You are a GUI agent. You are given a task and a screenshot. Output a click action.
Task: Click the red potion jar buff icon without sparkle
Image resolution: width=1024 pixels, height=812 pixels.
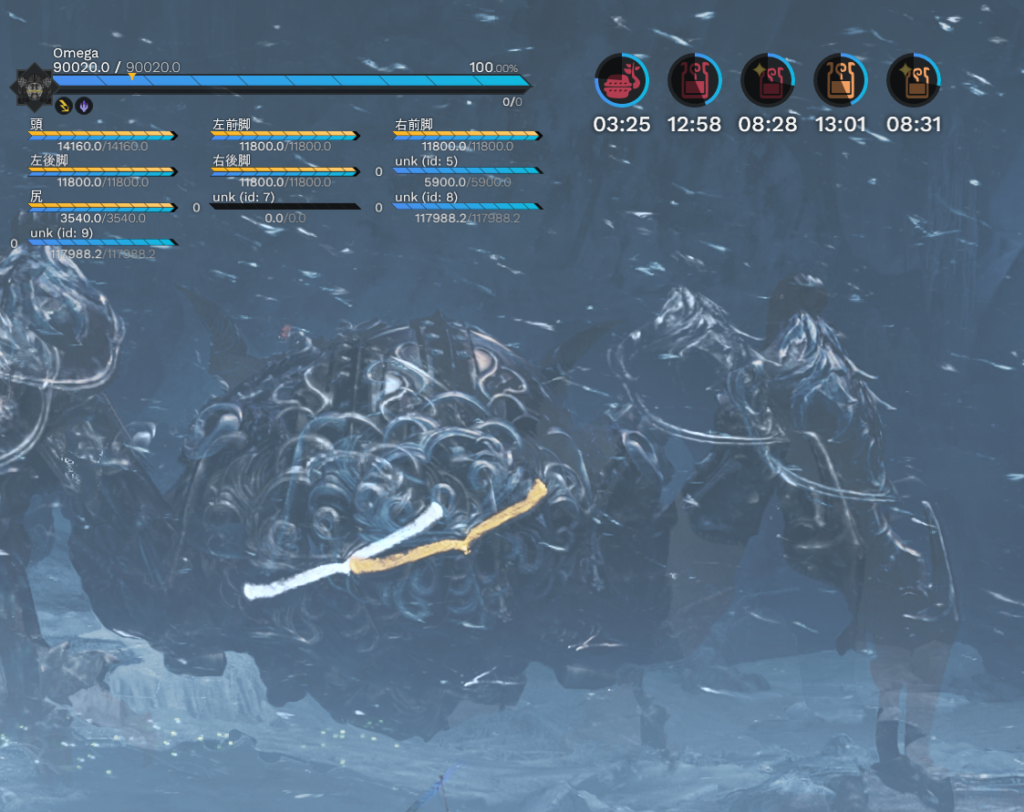694,81
